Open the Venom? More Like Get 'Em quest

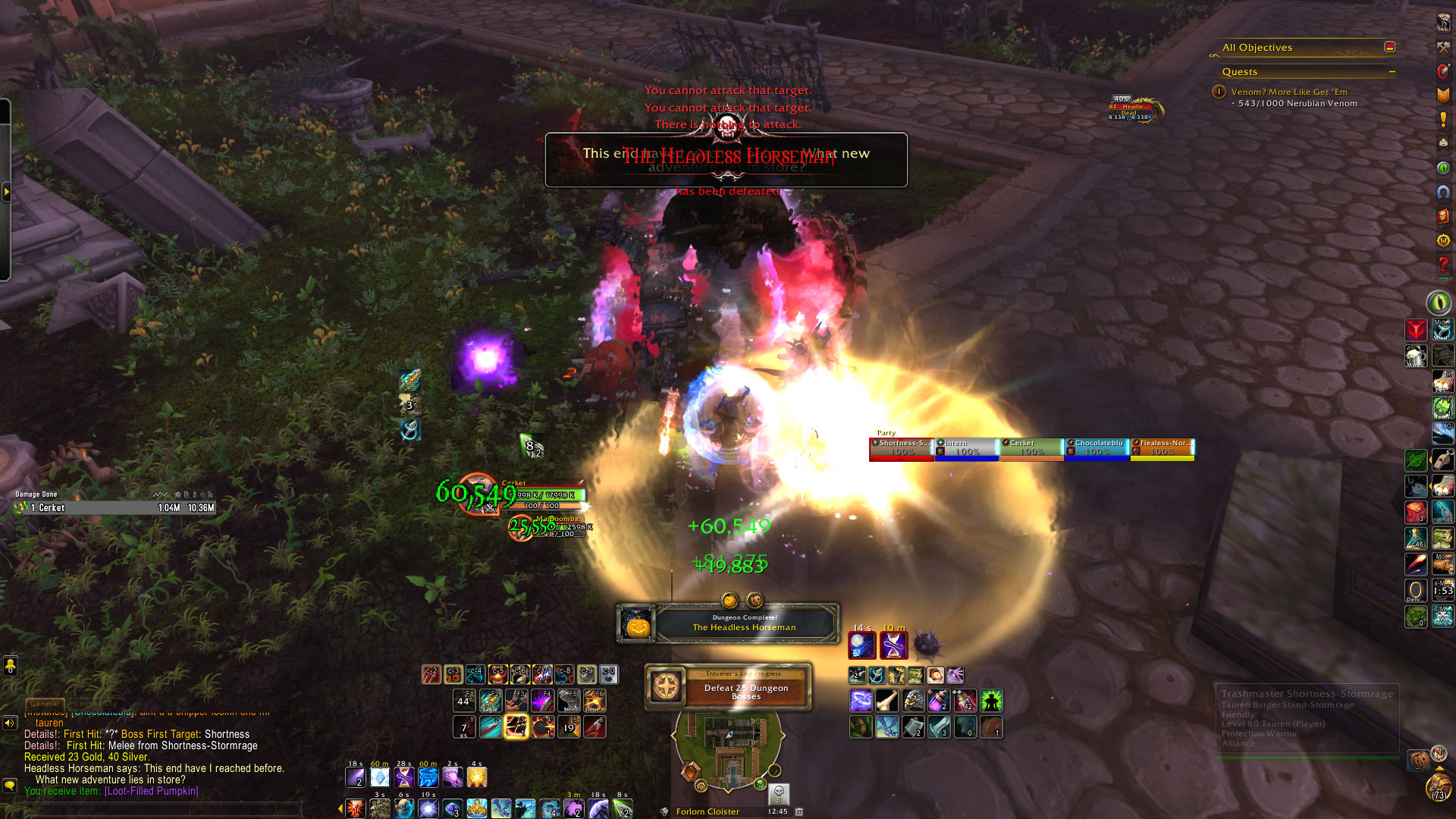pyautogui.click(x=1288, y=92)
